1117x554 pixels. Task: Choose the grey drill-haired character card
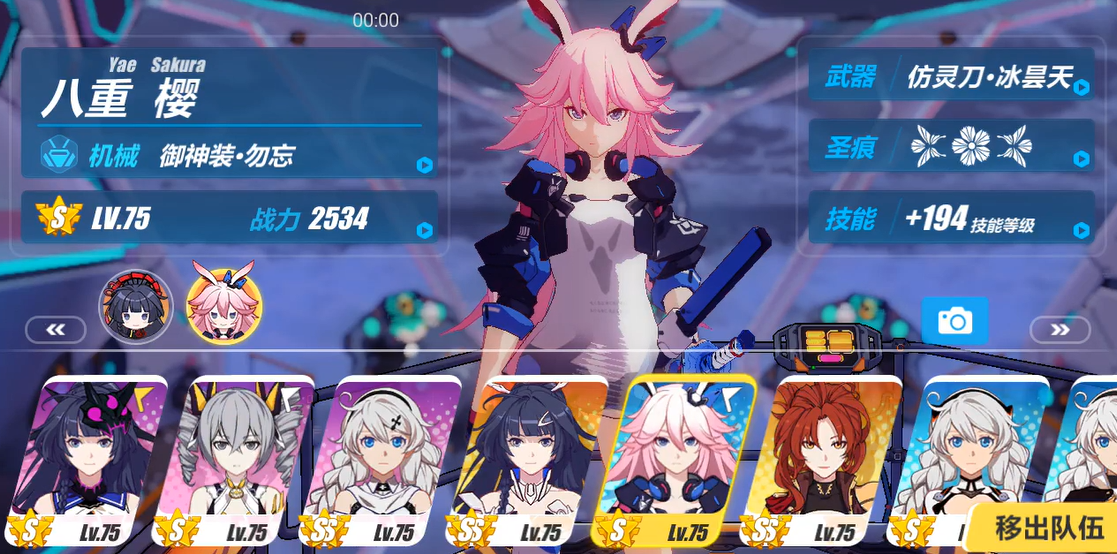[243, 460]
